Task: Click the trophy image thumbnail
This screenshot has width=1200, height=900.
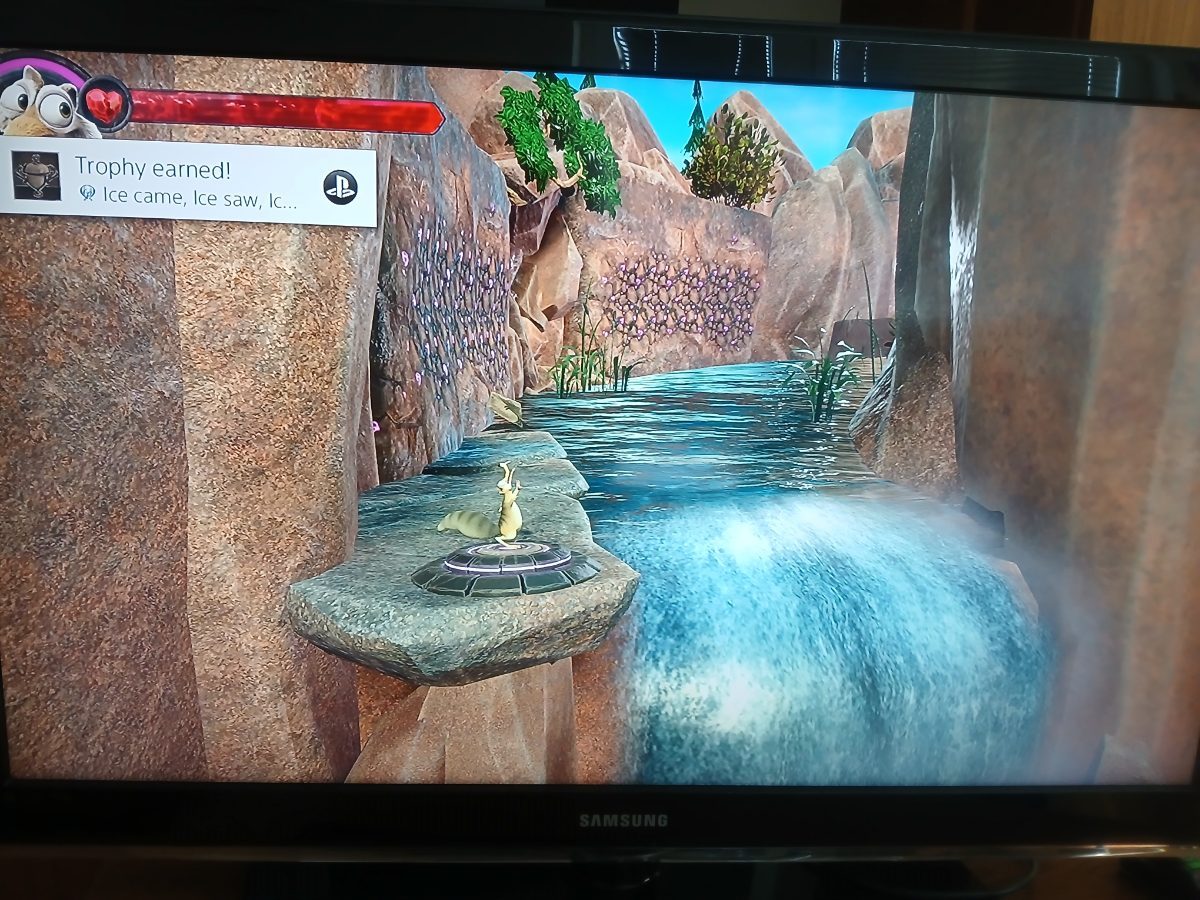Action: [x=36, y=175]
